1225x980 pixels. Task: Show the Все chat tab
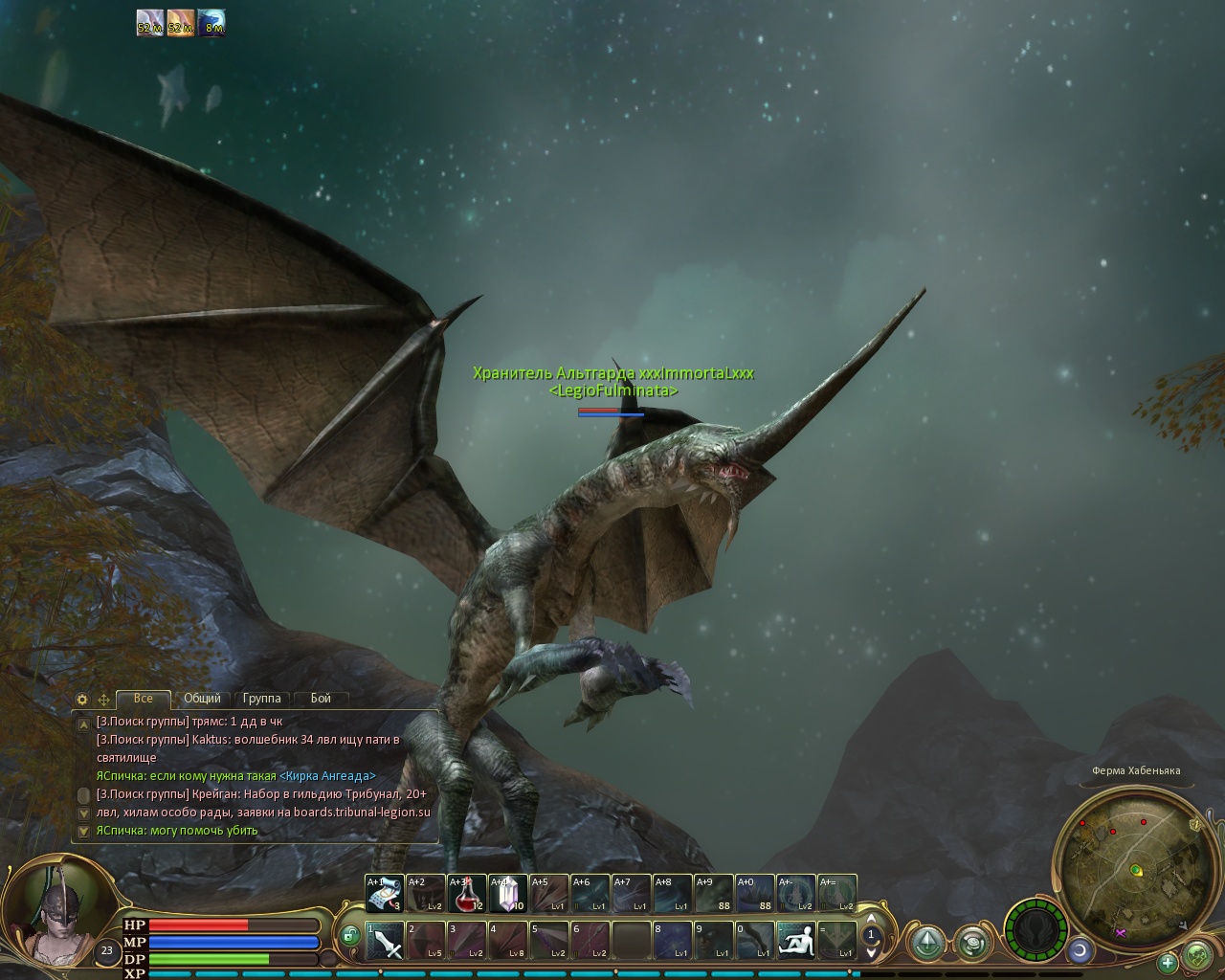coord(144,699)
